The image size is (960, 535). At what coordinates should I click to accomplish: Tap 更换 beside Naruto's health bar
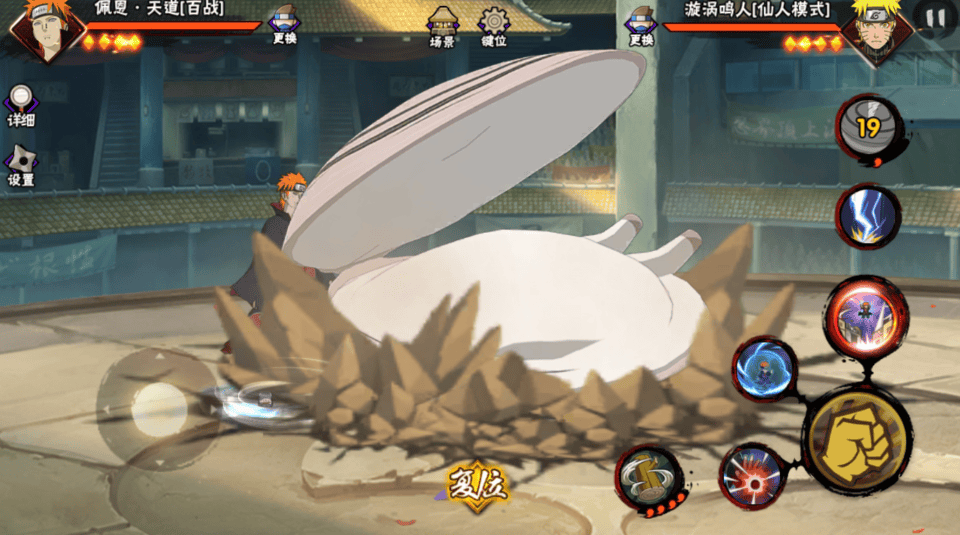641,27
